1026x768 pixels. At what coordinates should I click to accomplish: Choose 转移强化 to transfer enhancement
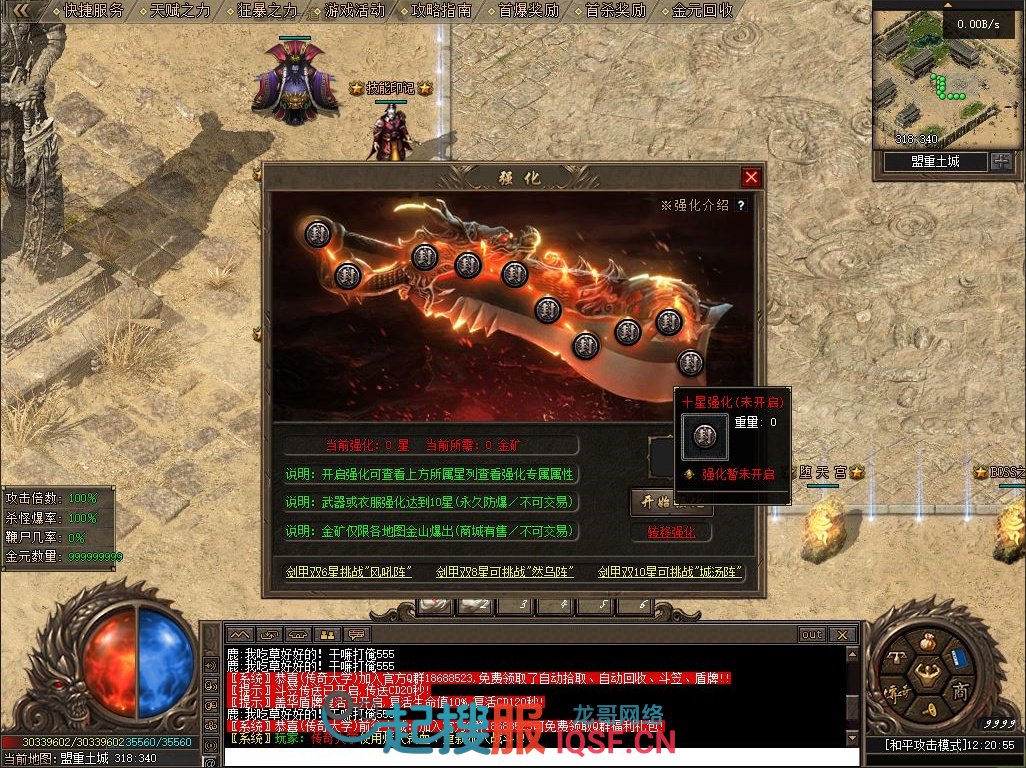[671, 532]
